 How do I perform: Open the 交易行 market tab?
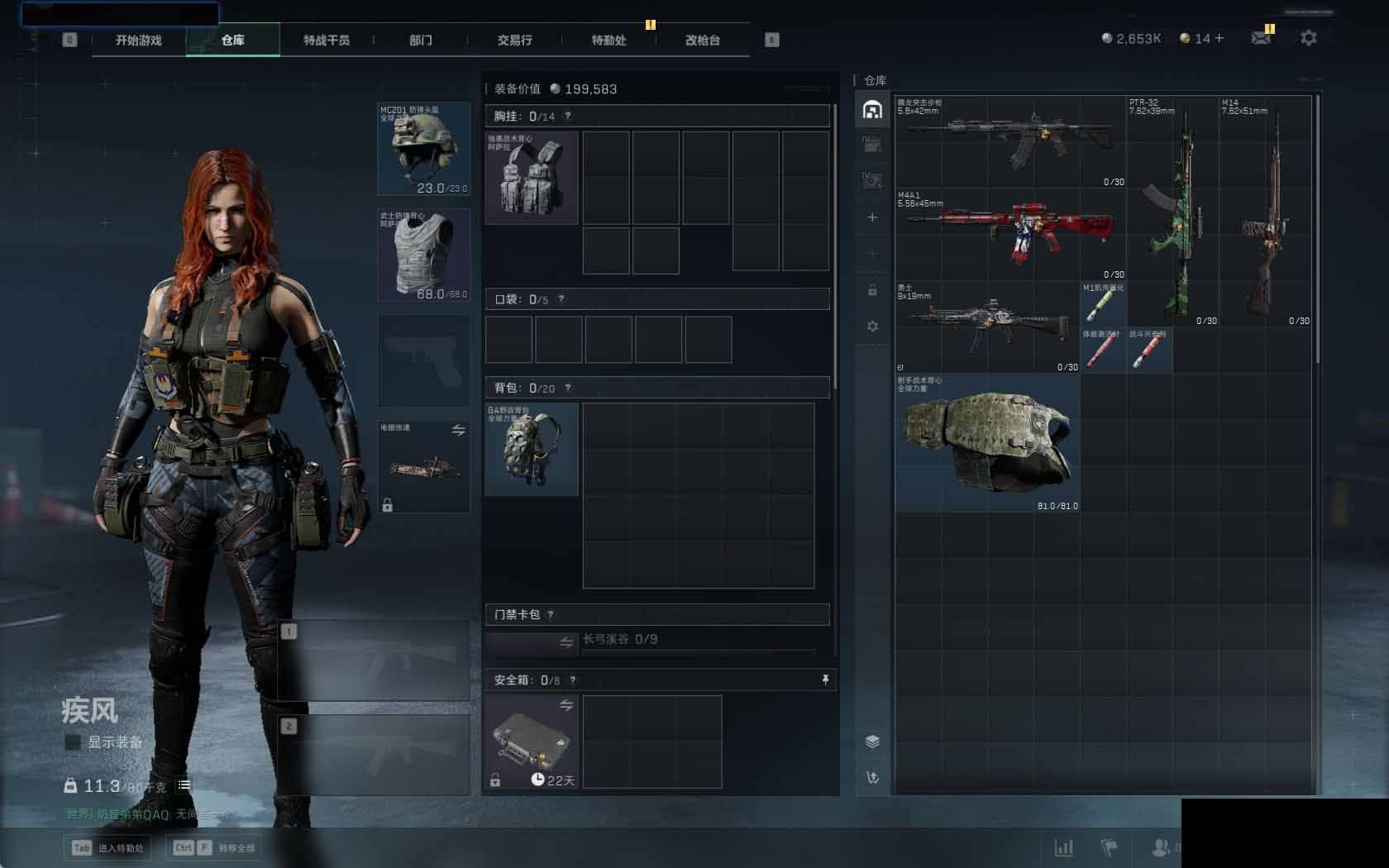click(x=514, y=40)
